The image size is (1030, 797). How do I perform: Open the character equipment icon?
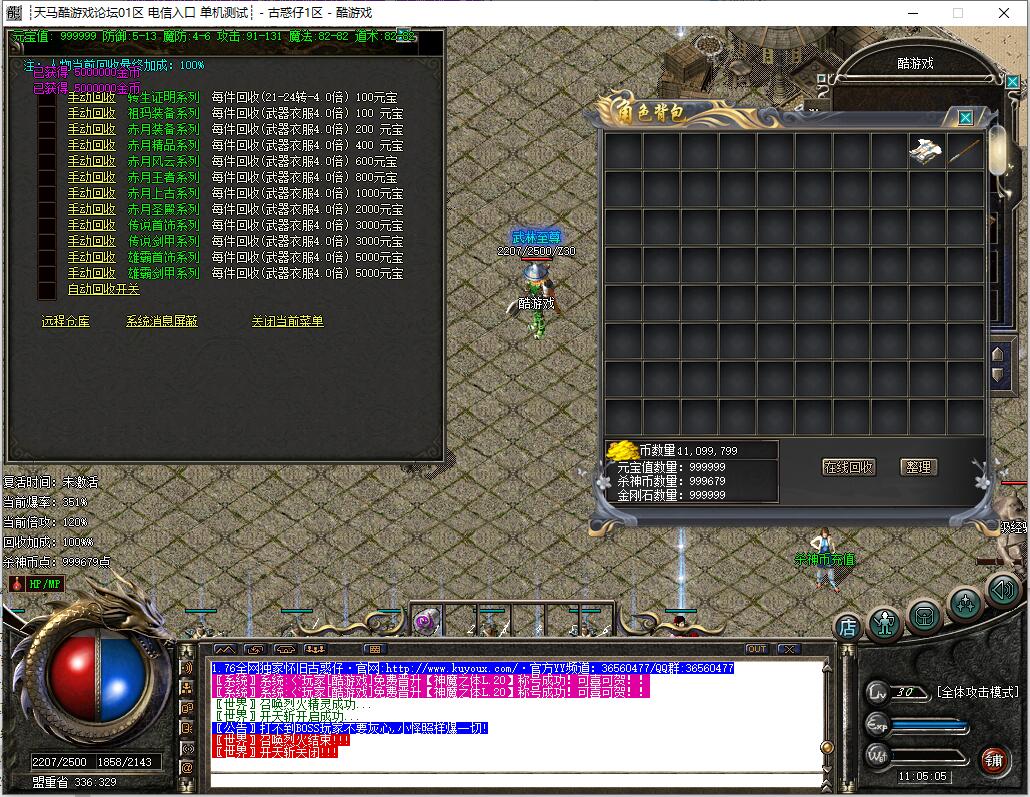pyautogui.click(x=885, y=624)
